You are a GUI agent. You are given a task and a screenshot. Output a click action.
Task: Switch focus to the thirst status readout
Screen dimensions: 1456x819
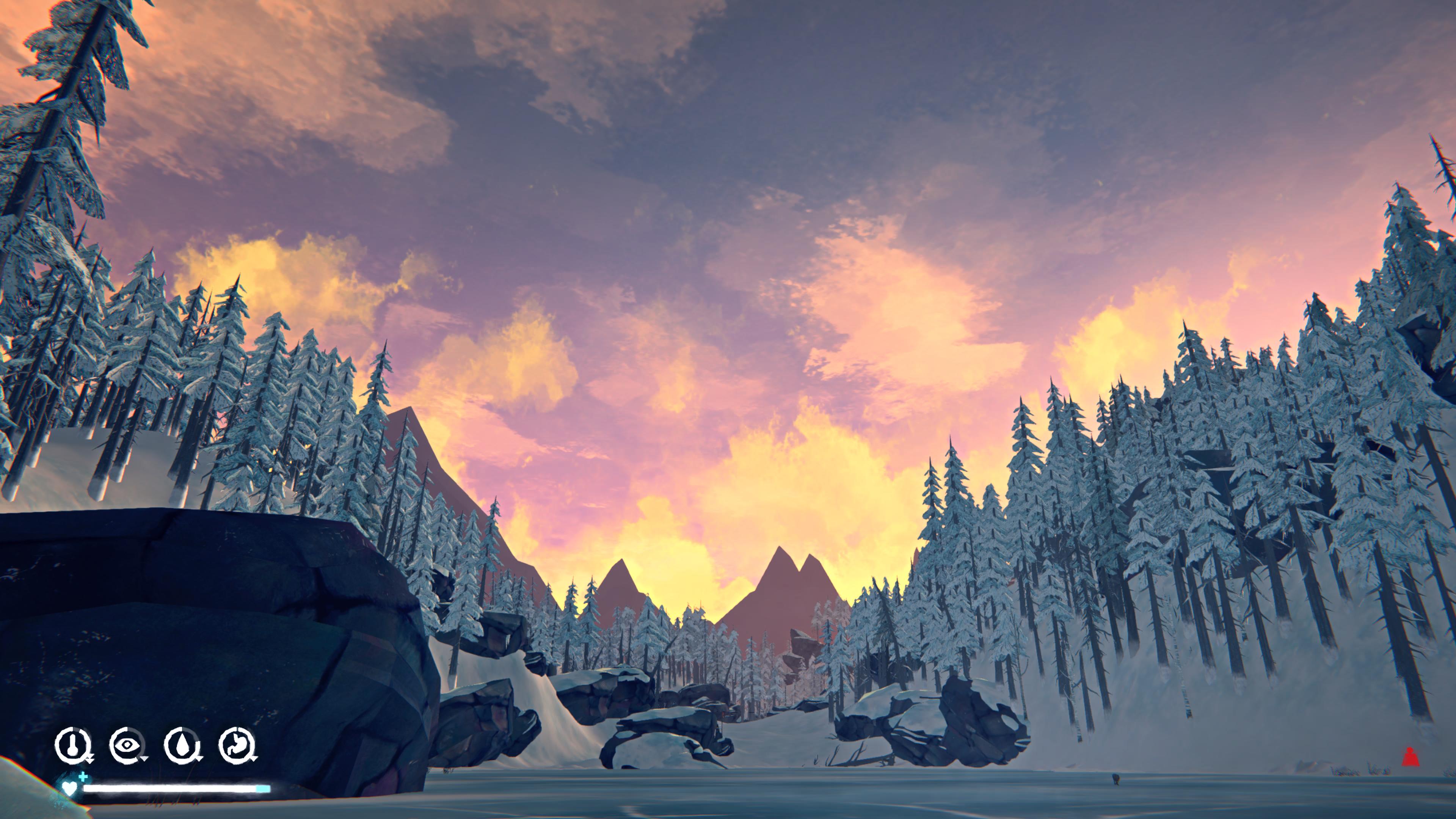click(x=182, y=745)
